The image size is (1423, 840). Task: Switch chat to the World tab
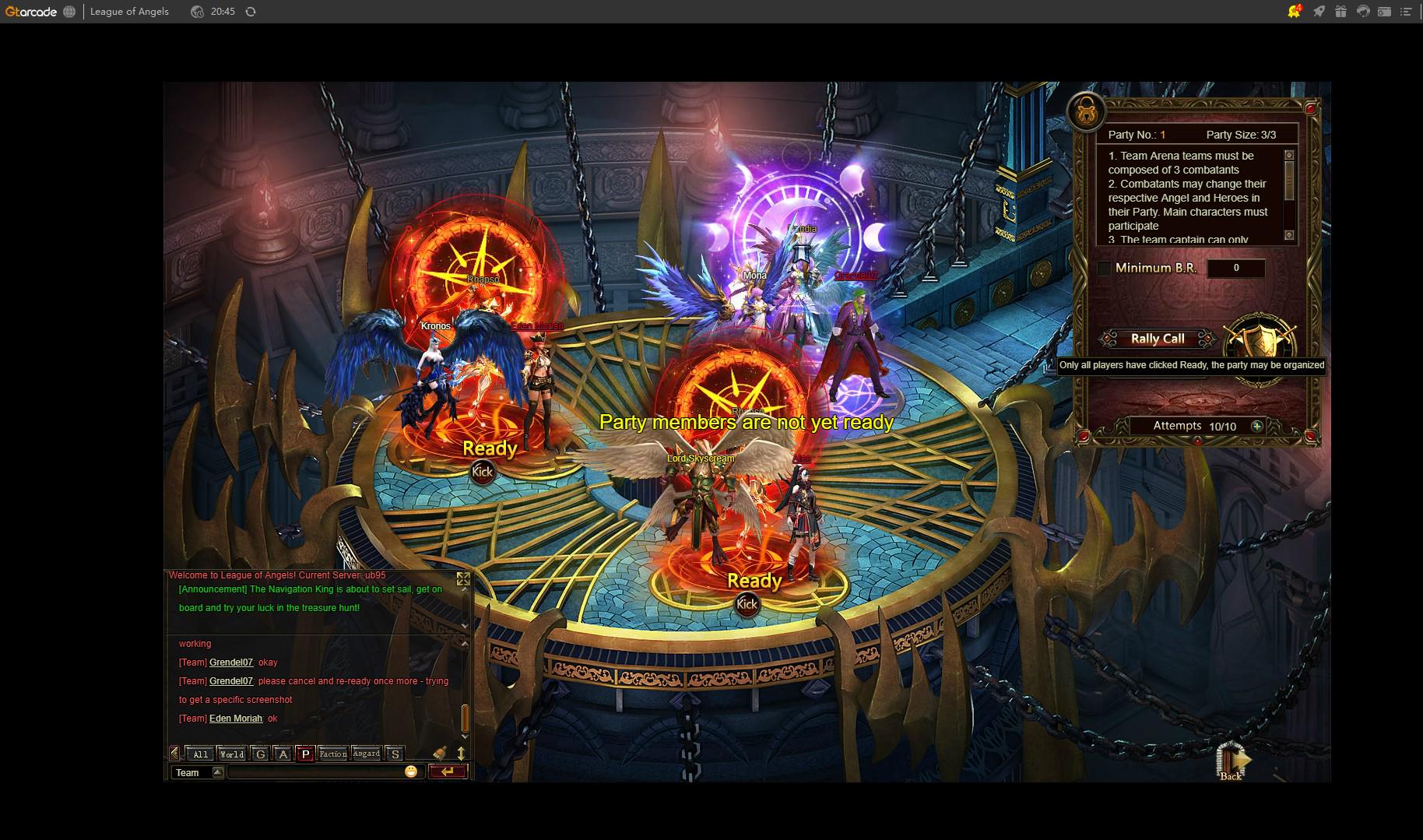tap(232, 754)
